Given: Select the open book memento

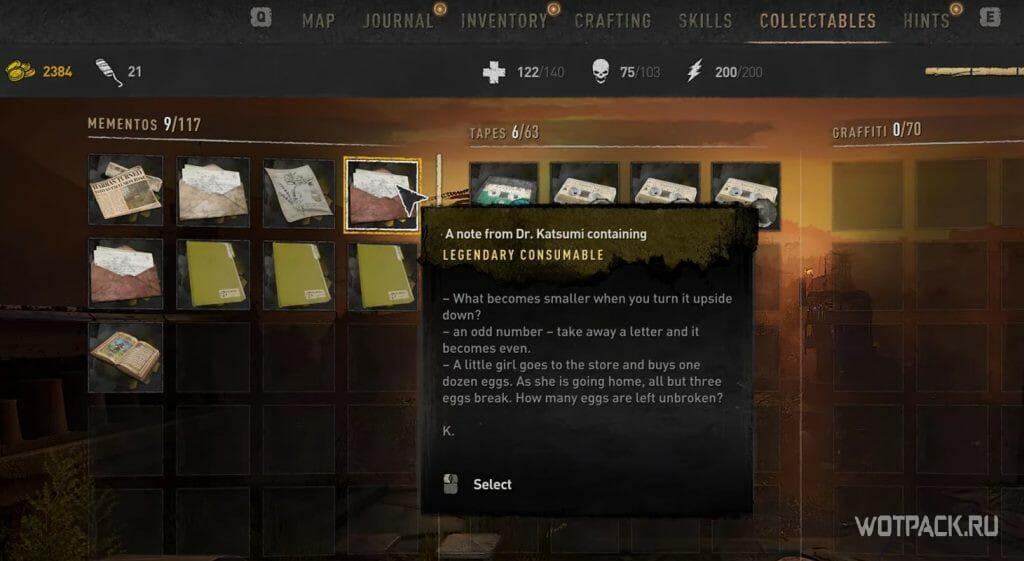Looking at the screenshot, I should (125, 355).
